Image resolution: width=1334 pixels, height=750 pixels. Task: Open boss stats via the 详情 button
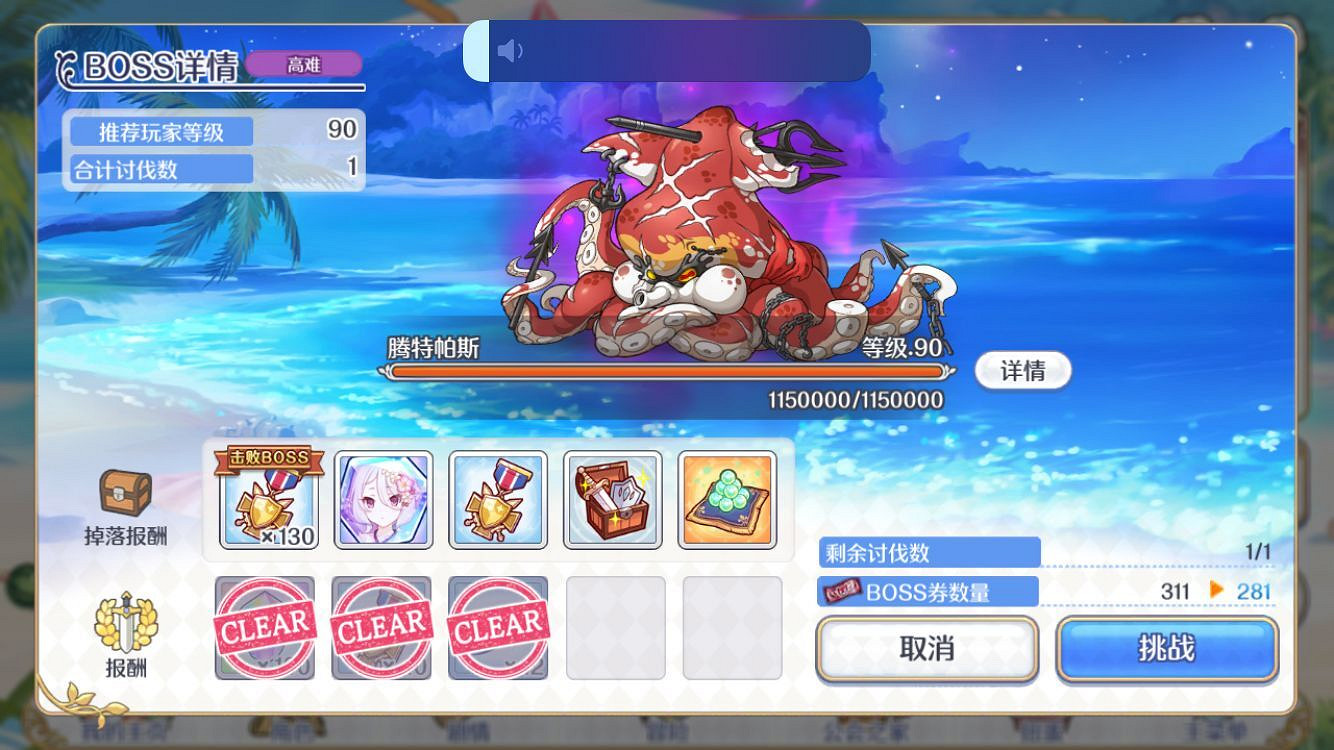point(1023,370)
